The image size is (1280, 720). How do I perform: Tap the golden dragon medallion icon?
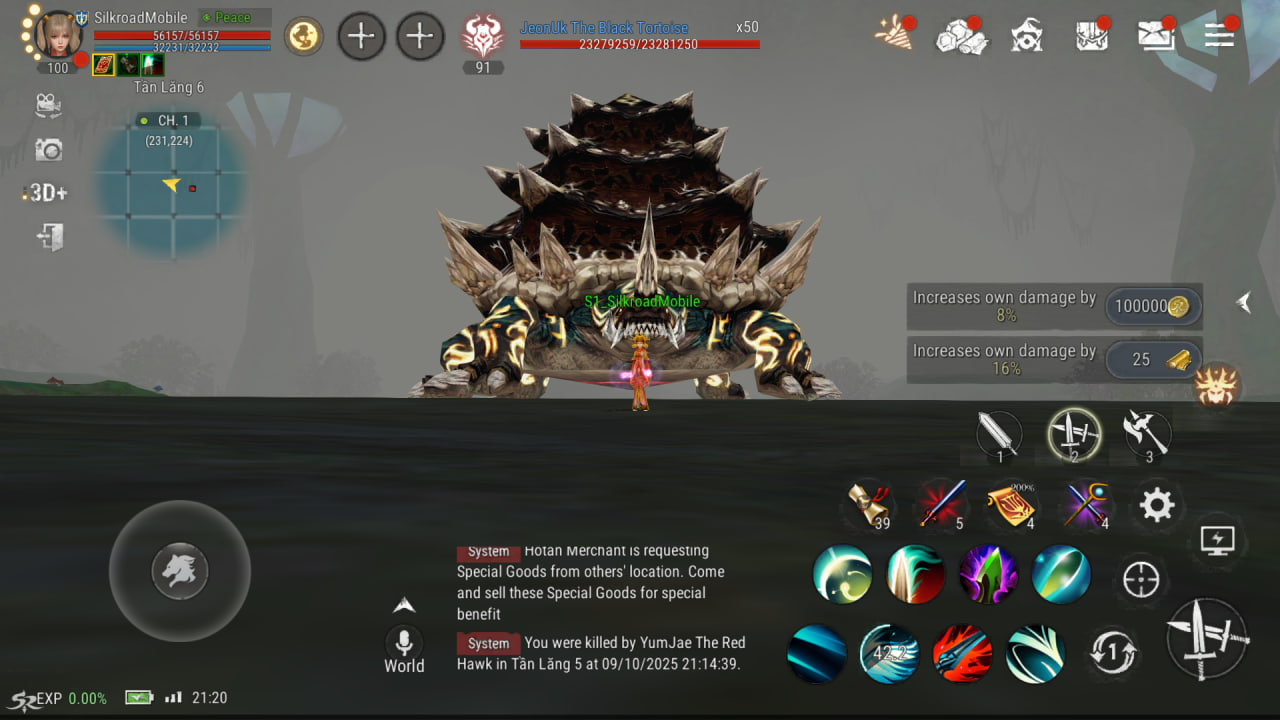tap(303, 37)
